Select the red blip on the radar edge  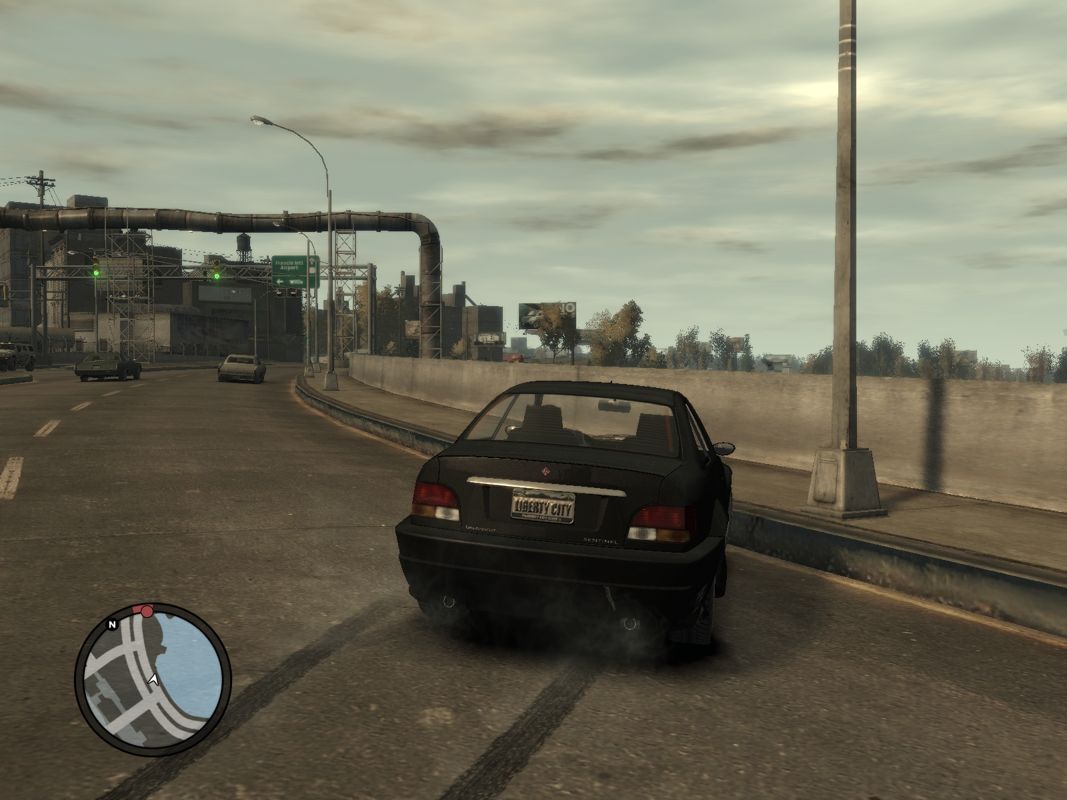147,610
